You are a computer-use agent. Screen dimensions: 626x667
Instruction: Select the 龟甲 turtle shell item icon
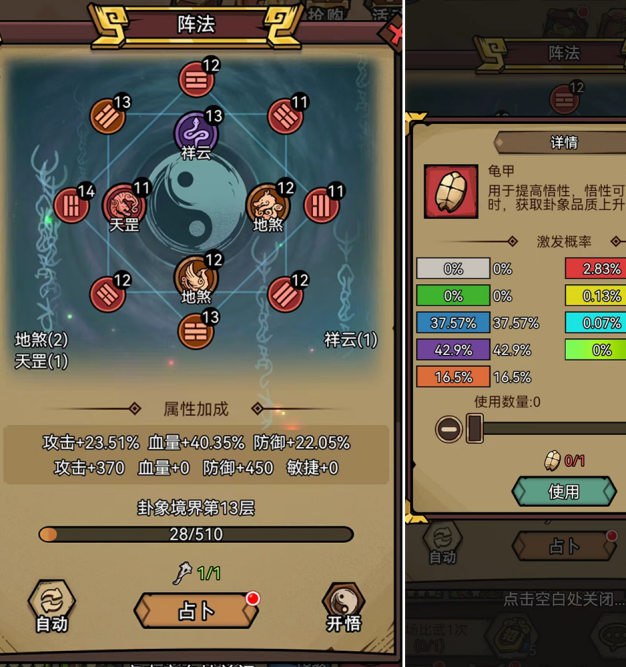pyautogui.click(x=450, y=191)
